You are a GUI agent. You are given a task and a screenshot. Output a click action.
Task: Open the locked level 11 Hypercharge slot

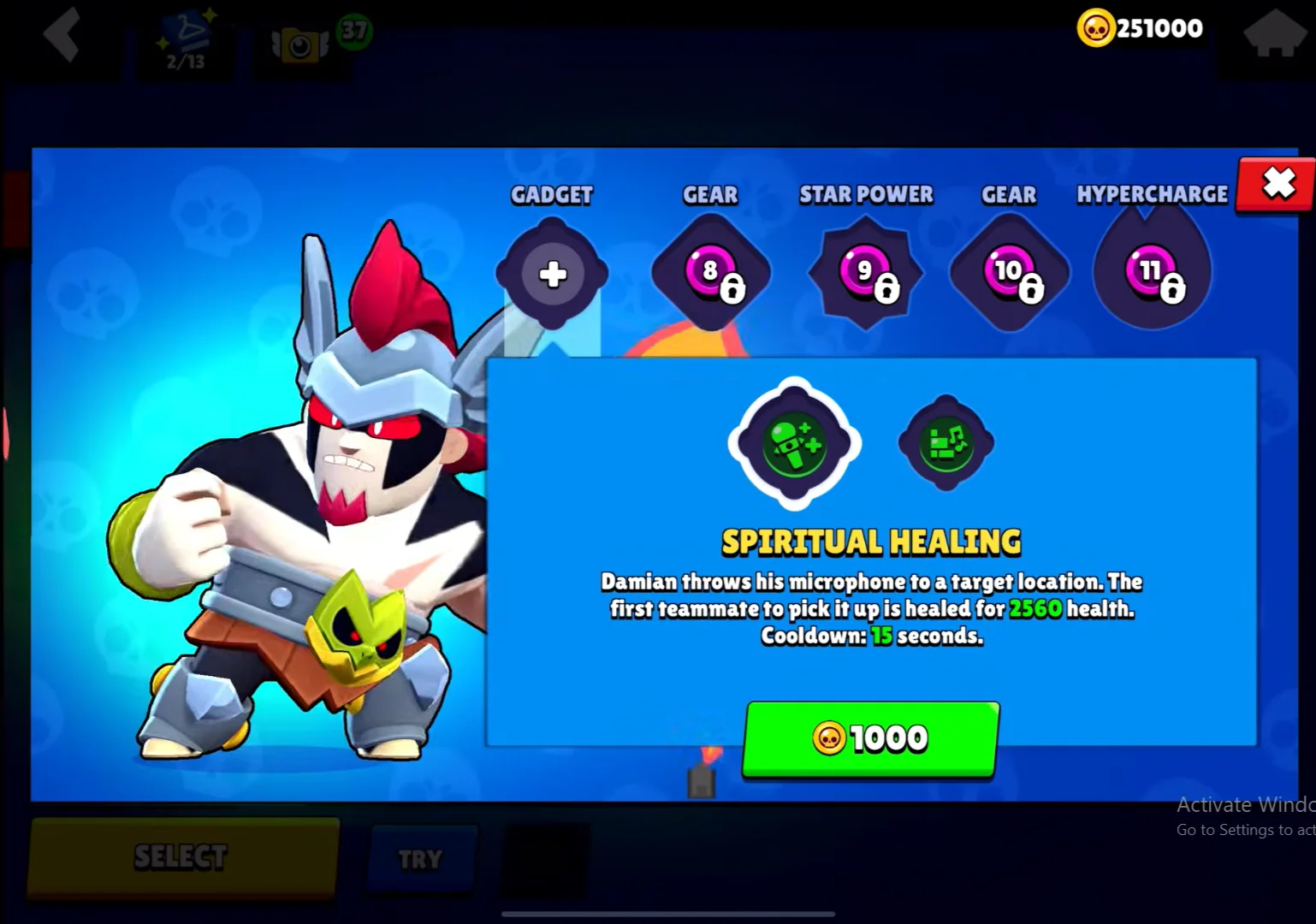click(x=1152, y=274)
